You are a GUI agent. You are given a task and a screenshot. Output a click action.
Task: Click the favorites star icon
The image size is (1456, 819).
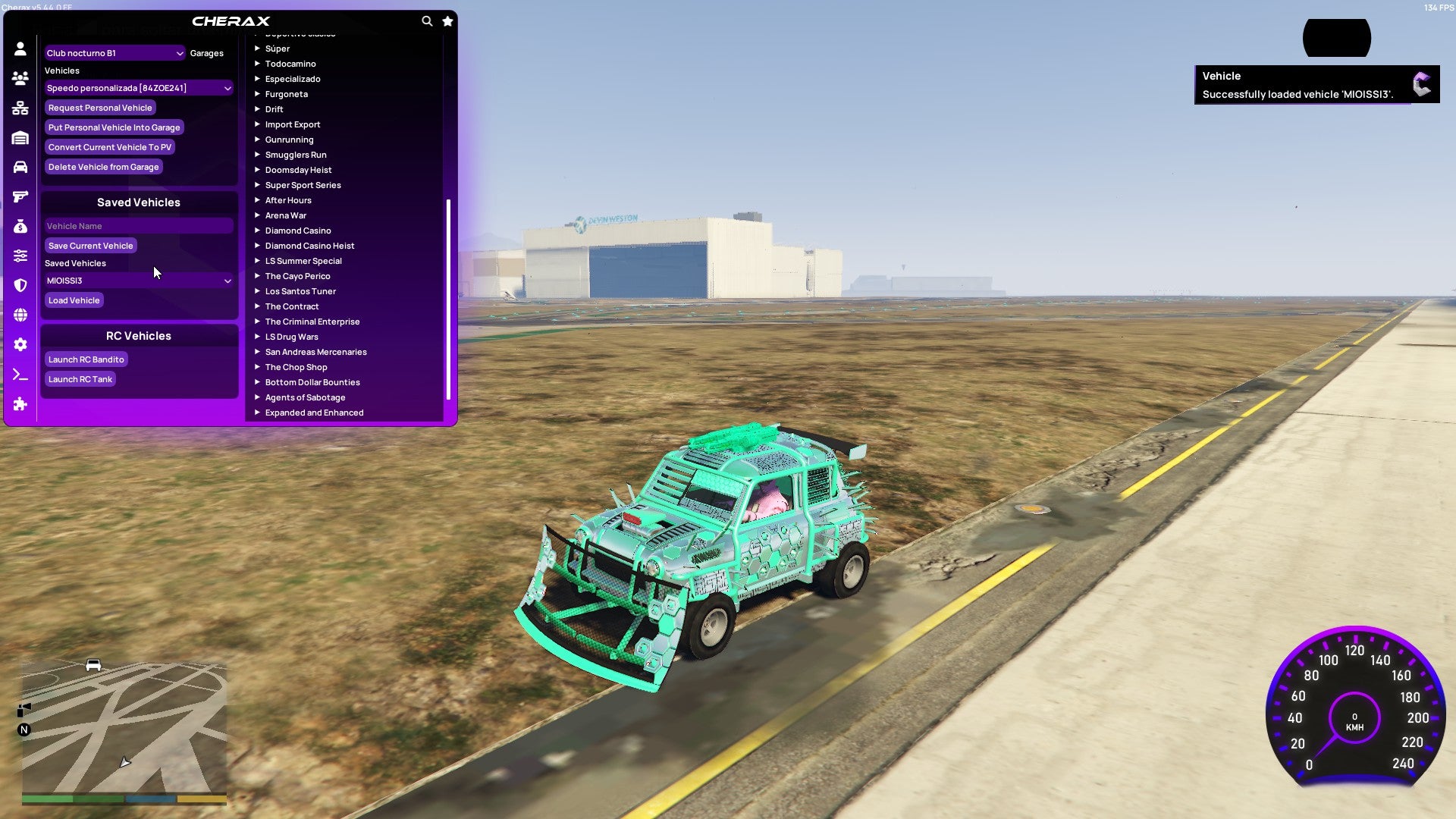[x=447, y=21]
